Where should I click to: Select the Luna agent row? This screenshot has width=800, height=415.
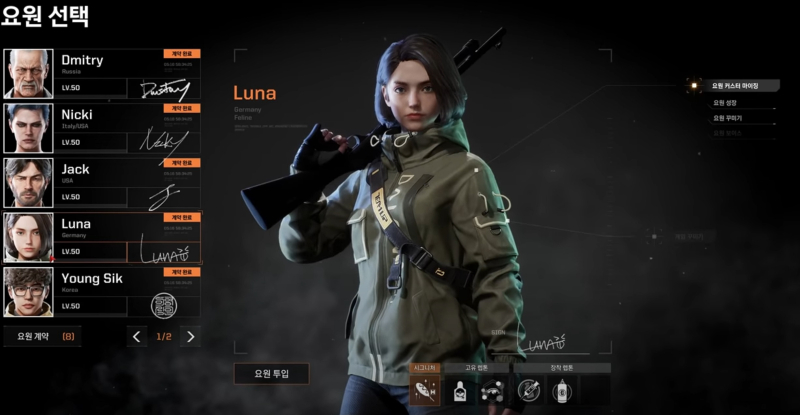coord(102,236)
